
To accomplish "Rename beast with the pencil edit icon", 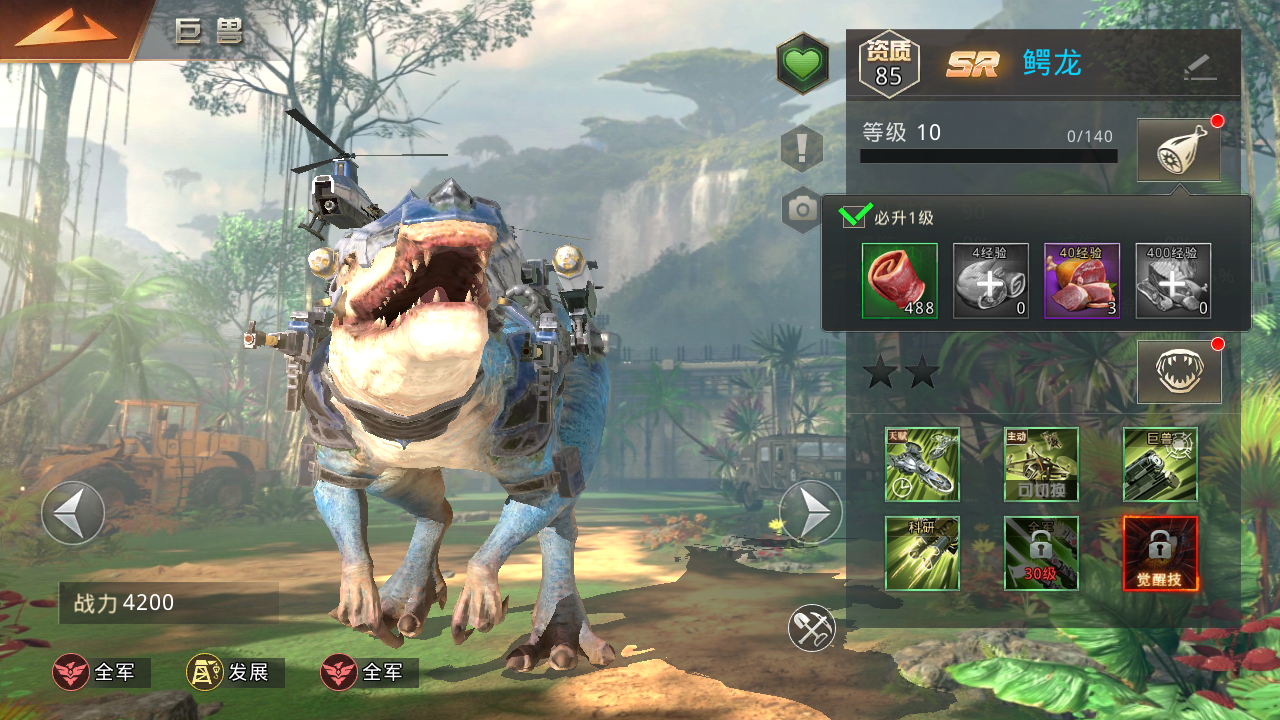I will point(1199,66).
